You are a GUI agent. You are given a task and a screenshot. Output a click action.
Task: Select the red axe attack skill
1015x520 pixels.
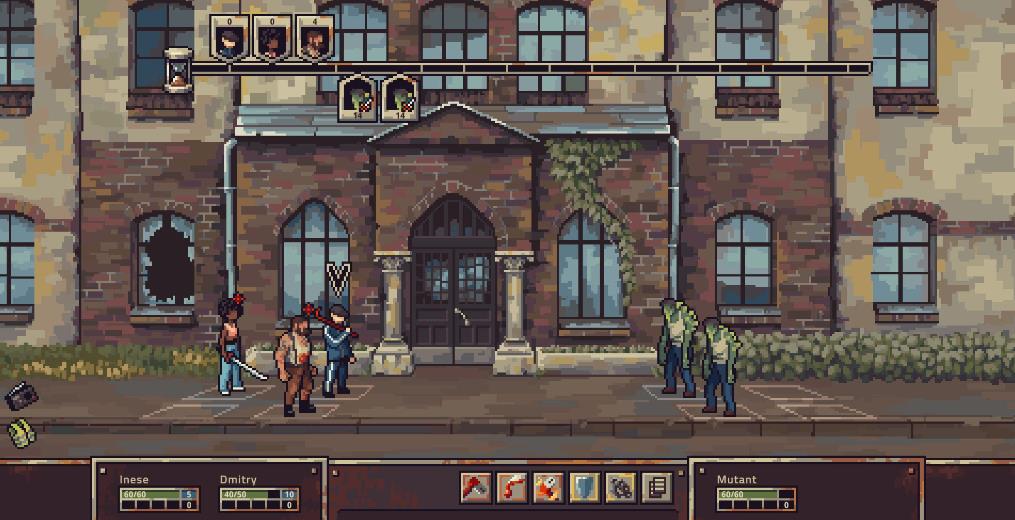(475, 487)
